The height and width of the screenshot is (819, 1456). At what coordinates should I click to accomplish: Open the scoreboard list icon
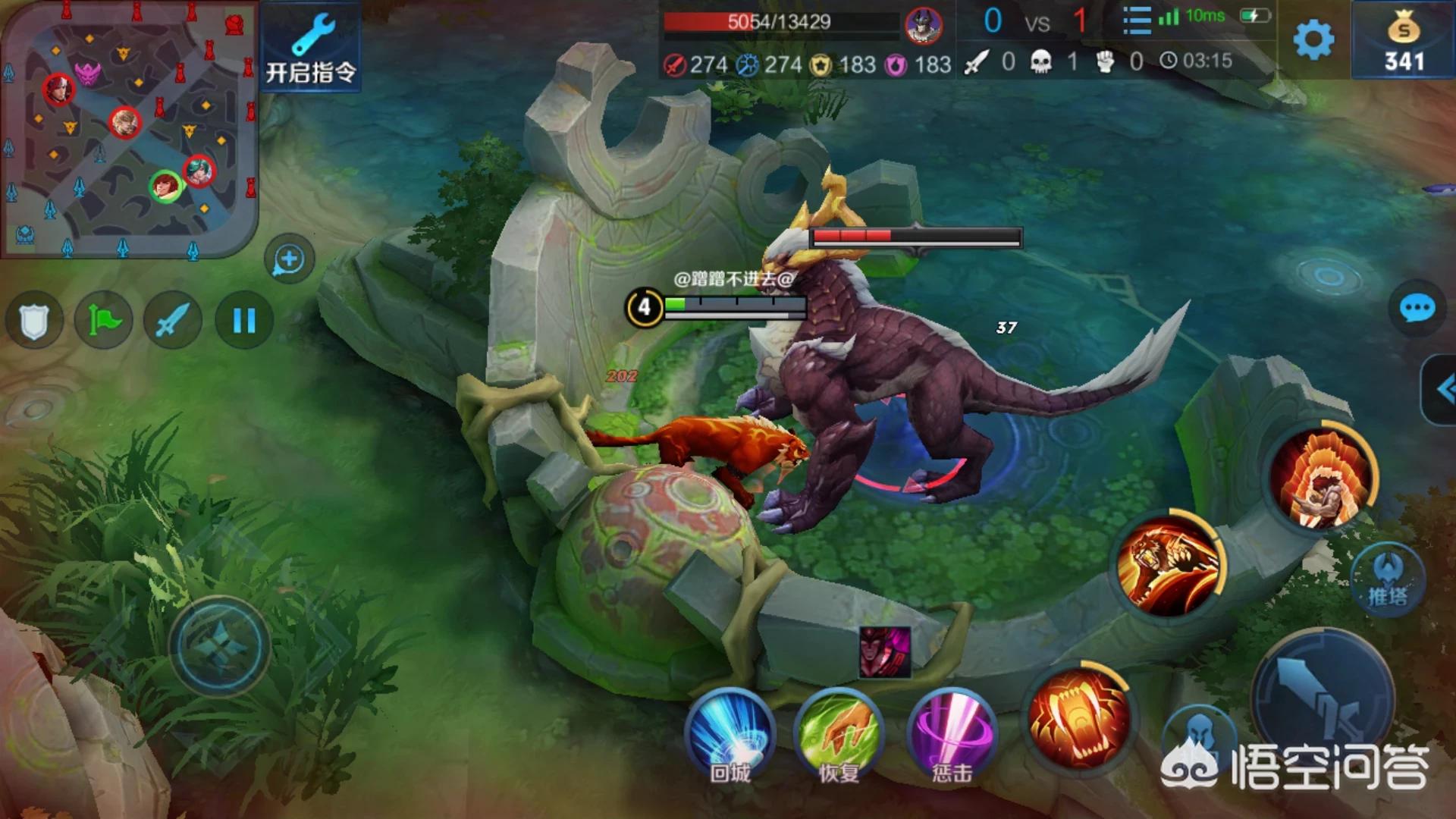1136,20
